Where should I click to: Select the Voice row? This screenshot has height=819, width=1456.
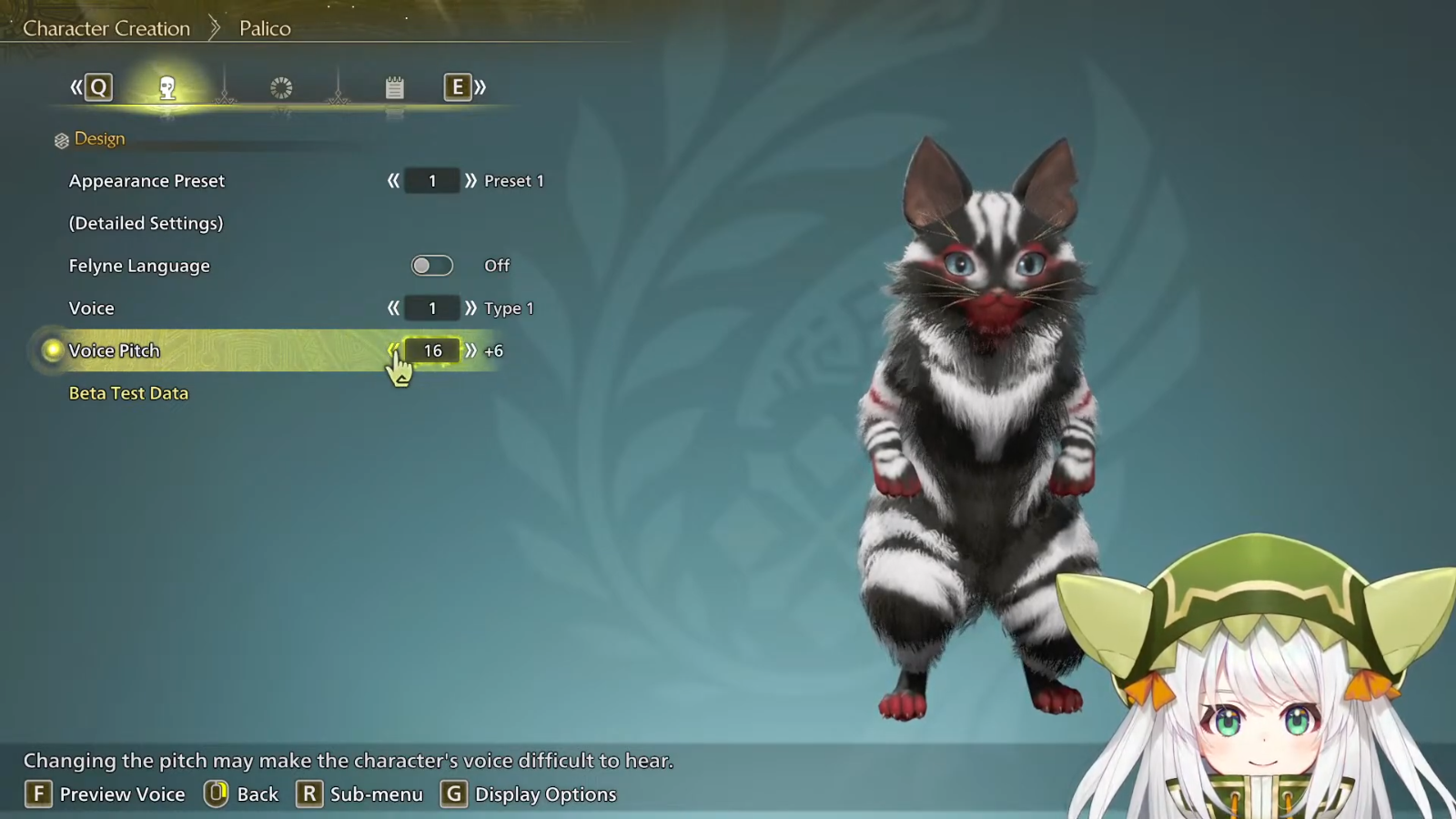click(92, 308)
